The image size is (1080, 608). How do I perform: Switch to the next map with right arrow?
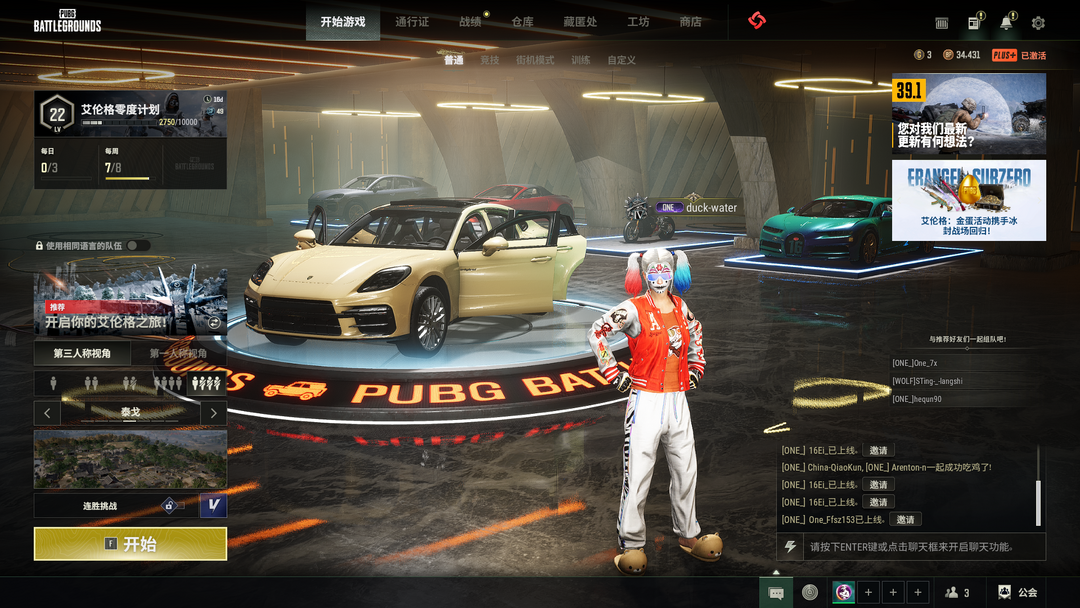pos(213,412)
